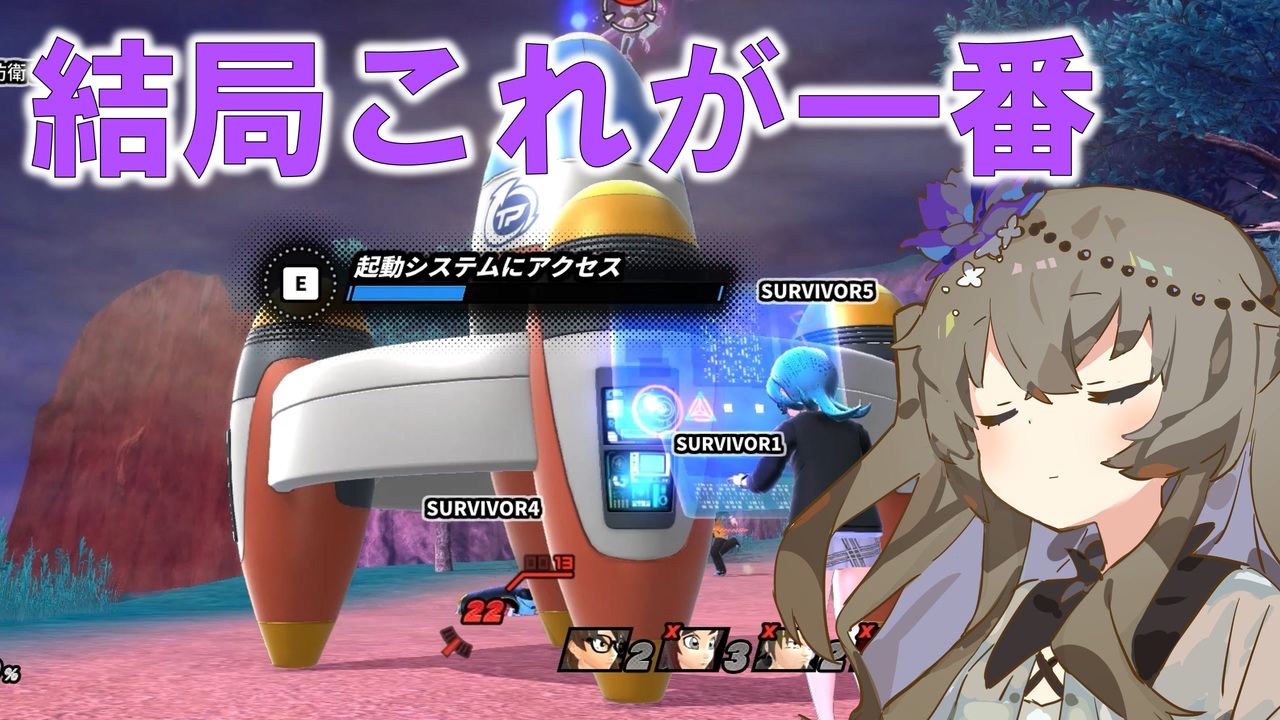Click the 防衛 mission label in top-left corner

pos(13,70)
